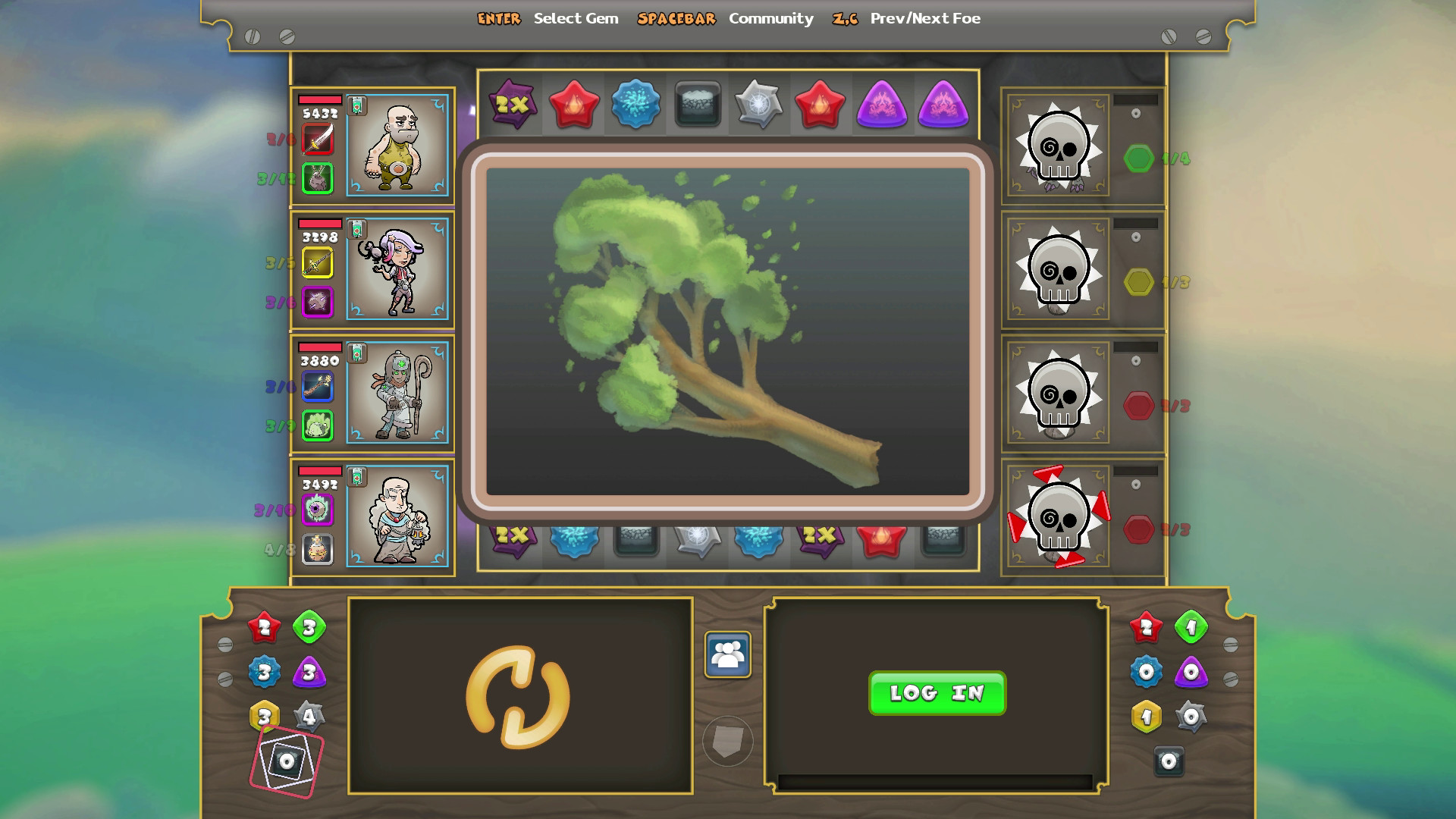
Task: Open Prev/Next Foe from the top bar
Action: point(924,18)
